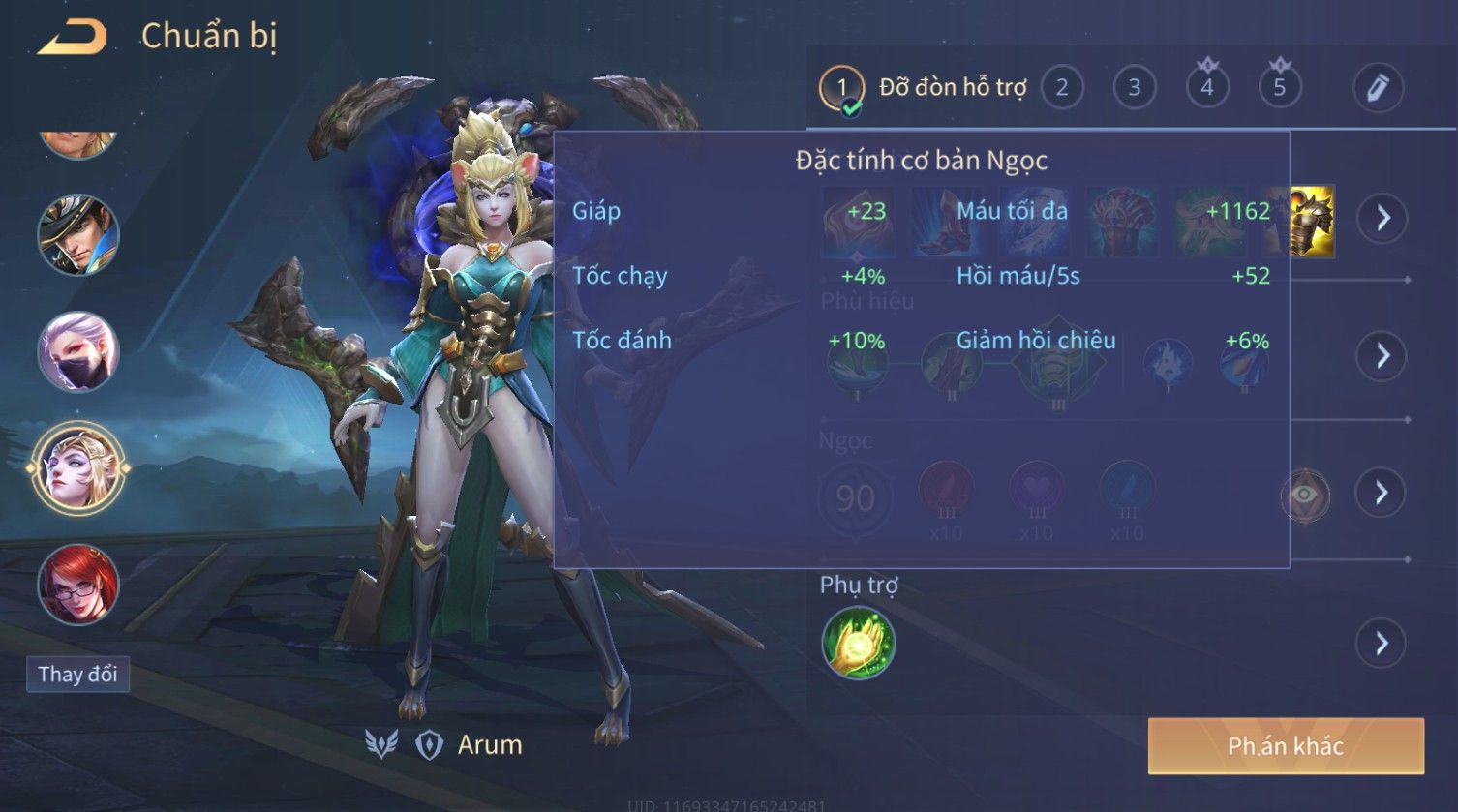Image resolution: width=1458 pixels, height=812 pixels.
Task: Switch to preset tab 5
Action: point(1280,88)
